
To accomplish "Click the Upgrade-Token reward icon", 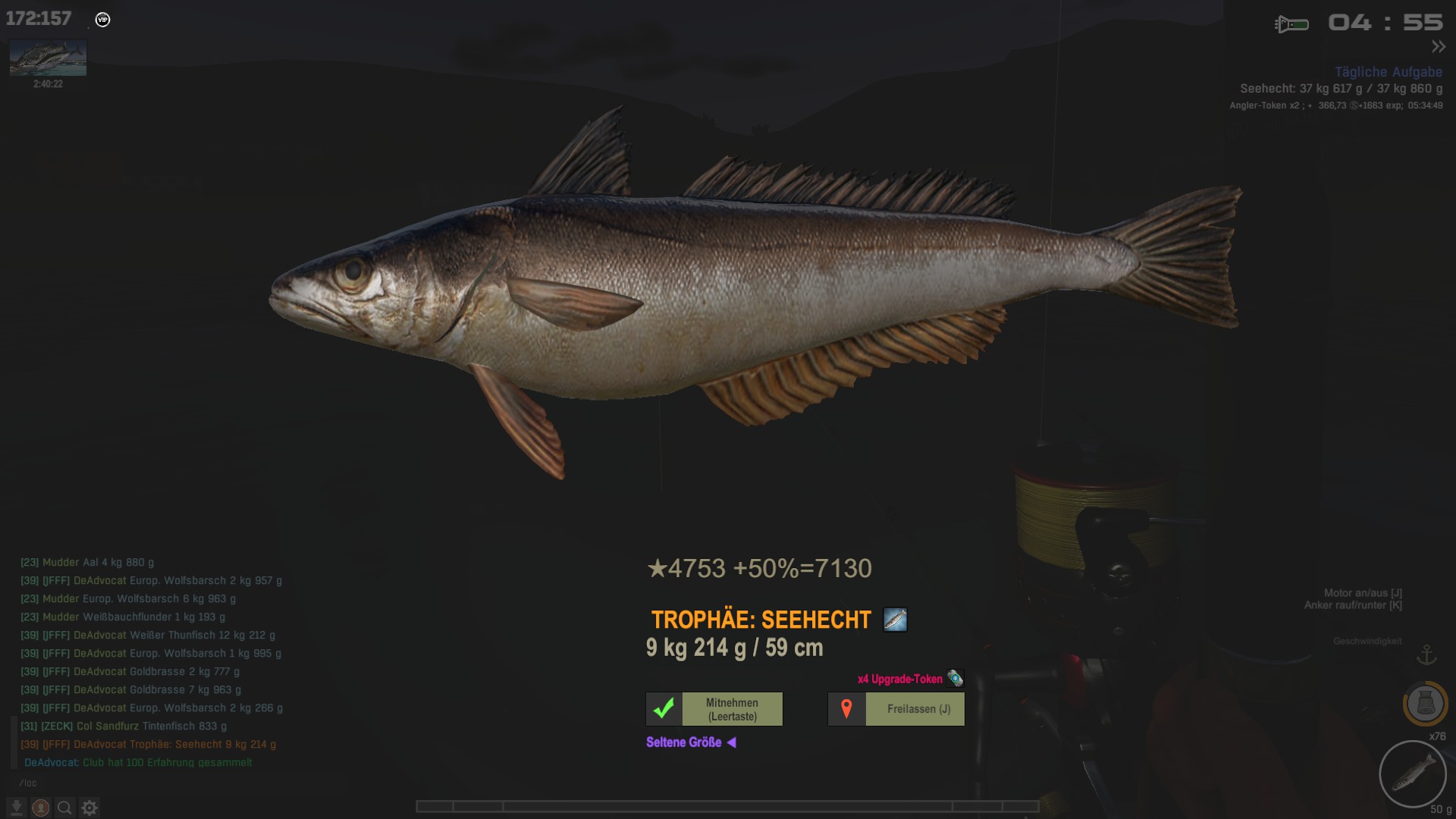I will coord(955,678).
